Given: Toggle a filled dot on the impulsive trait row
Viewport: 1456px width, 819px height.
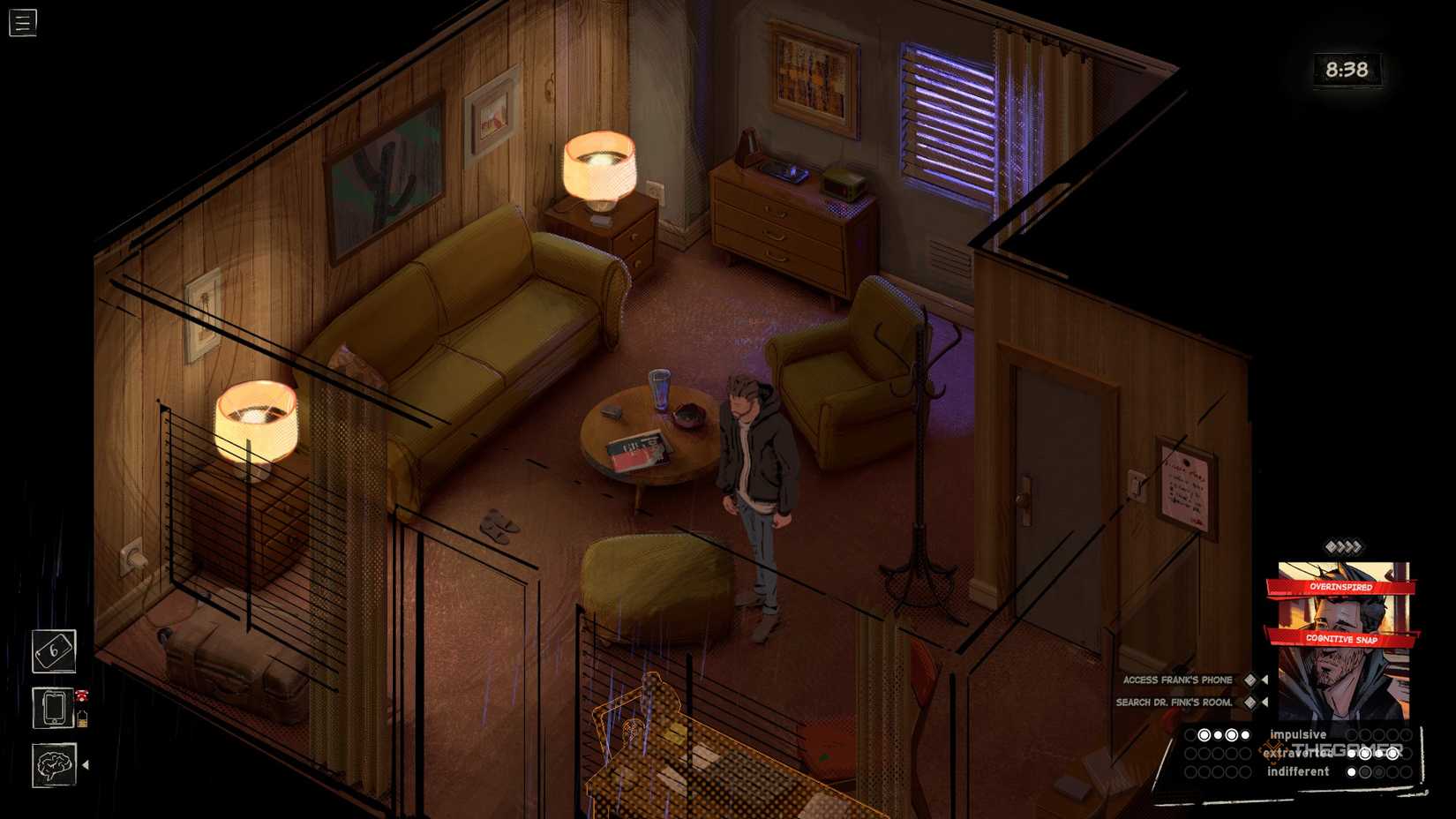Looking at the screenshot, I should point(1205,734).
